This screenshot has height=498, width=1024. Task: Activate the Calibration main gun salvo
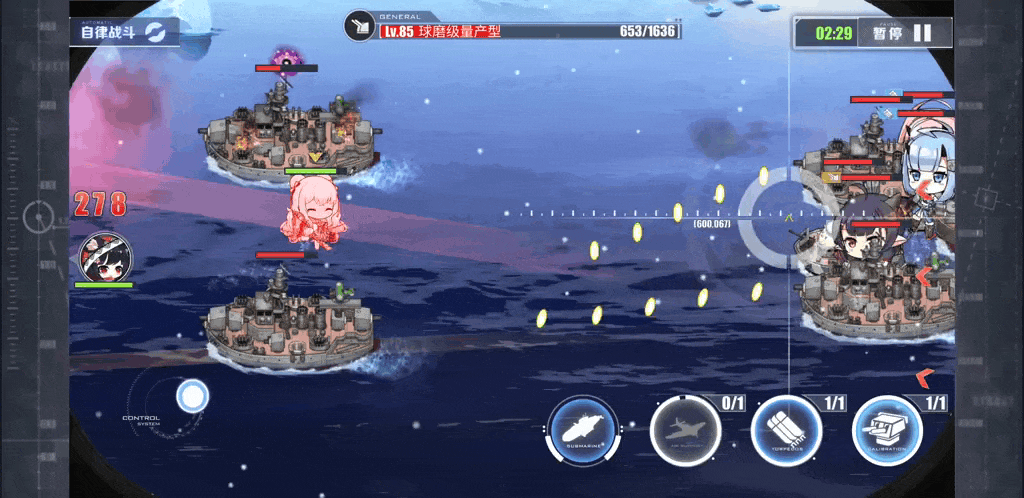coord(887,433)
